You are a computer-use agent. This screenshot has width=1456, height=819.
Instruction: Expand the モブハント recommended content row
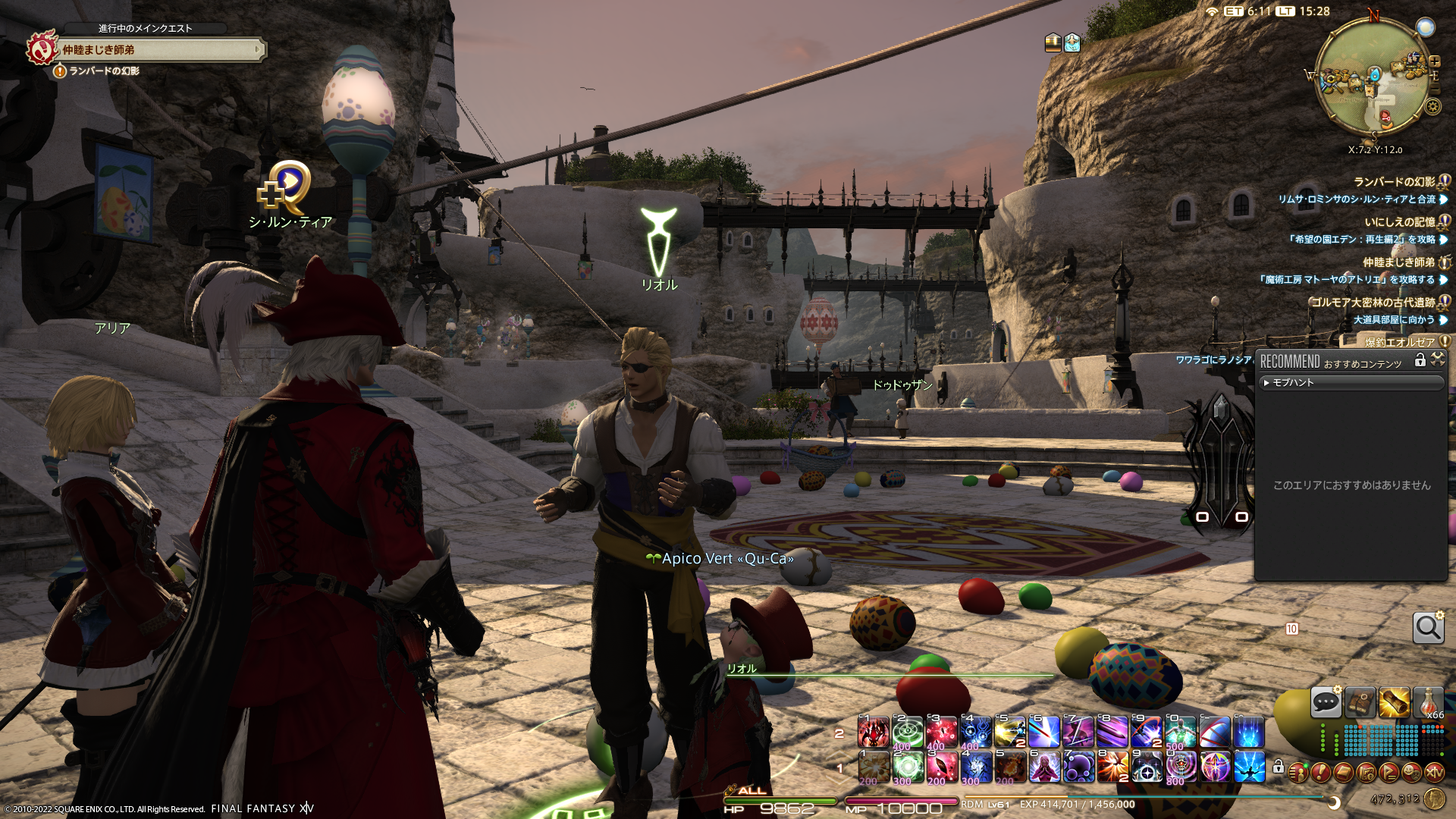1350,383
